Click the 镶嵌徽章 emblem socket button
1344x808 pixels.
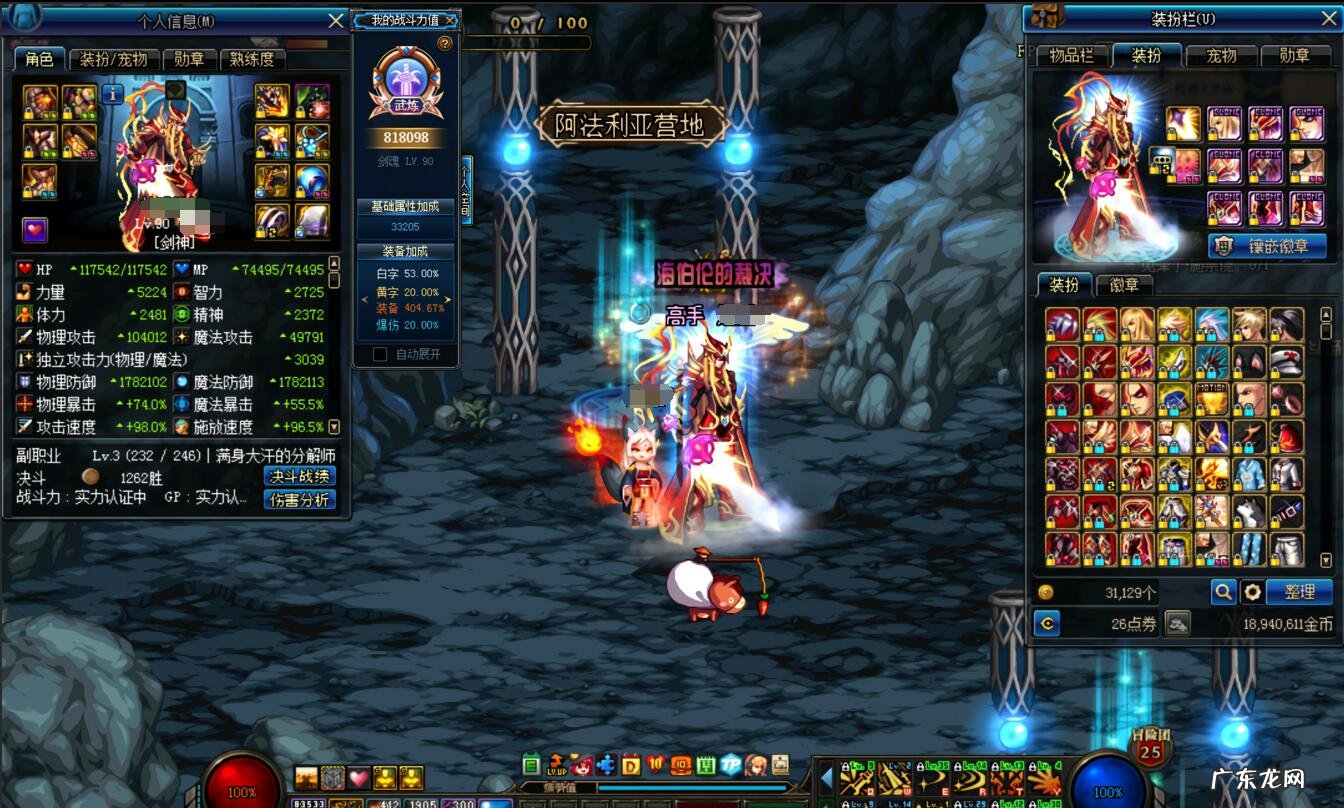pyautogui.click(x=1267, y=246)
